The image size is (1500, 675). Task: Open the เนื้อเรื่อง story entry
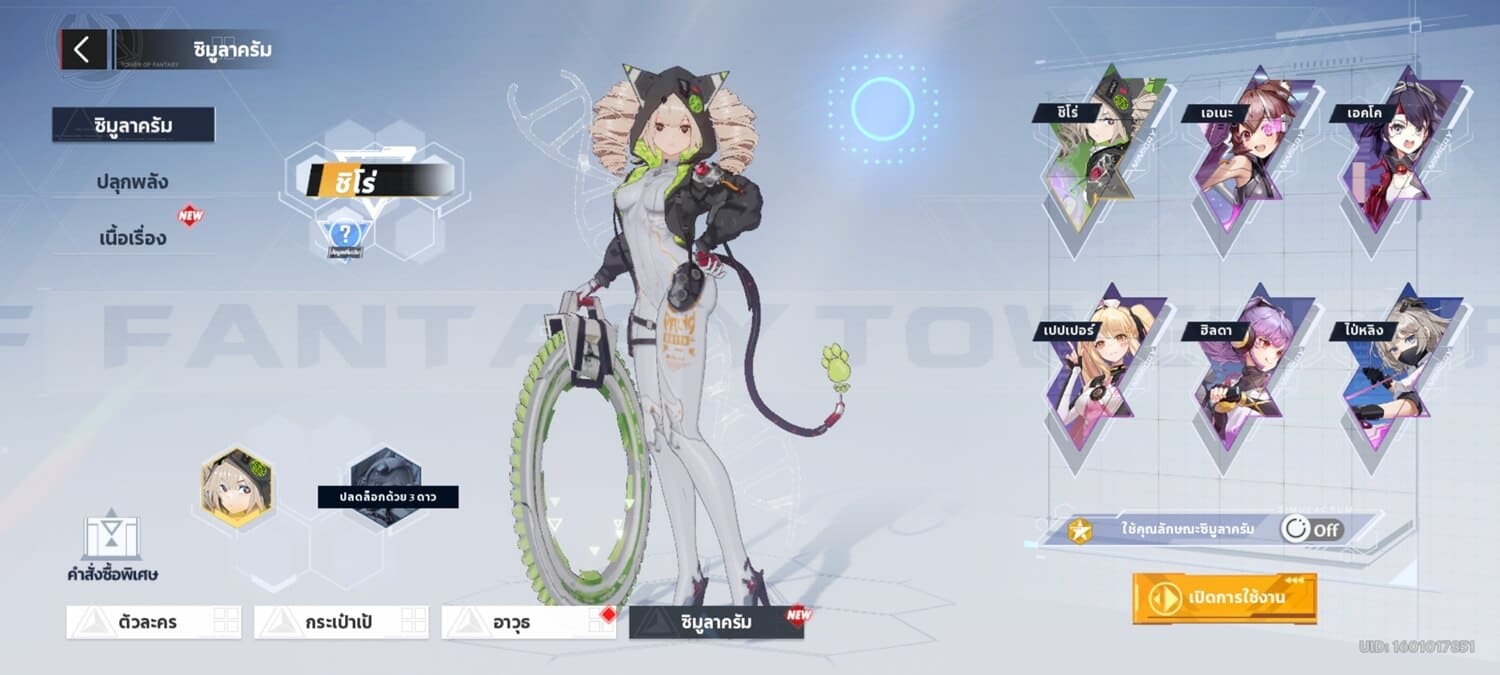click(132, 238)
